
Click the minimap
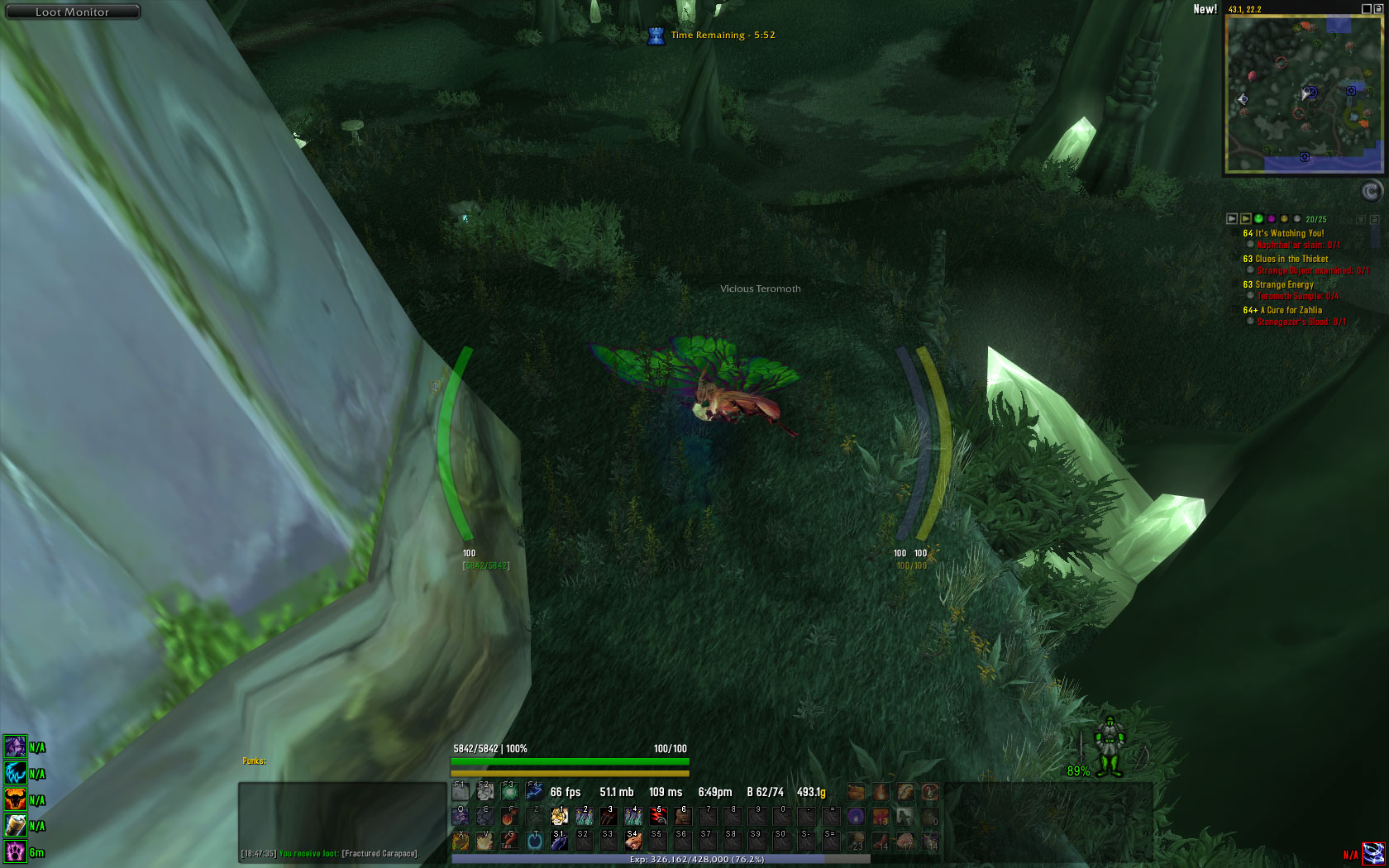(x=1304, y=93)
